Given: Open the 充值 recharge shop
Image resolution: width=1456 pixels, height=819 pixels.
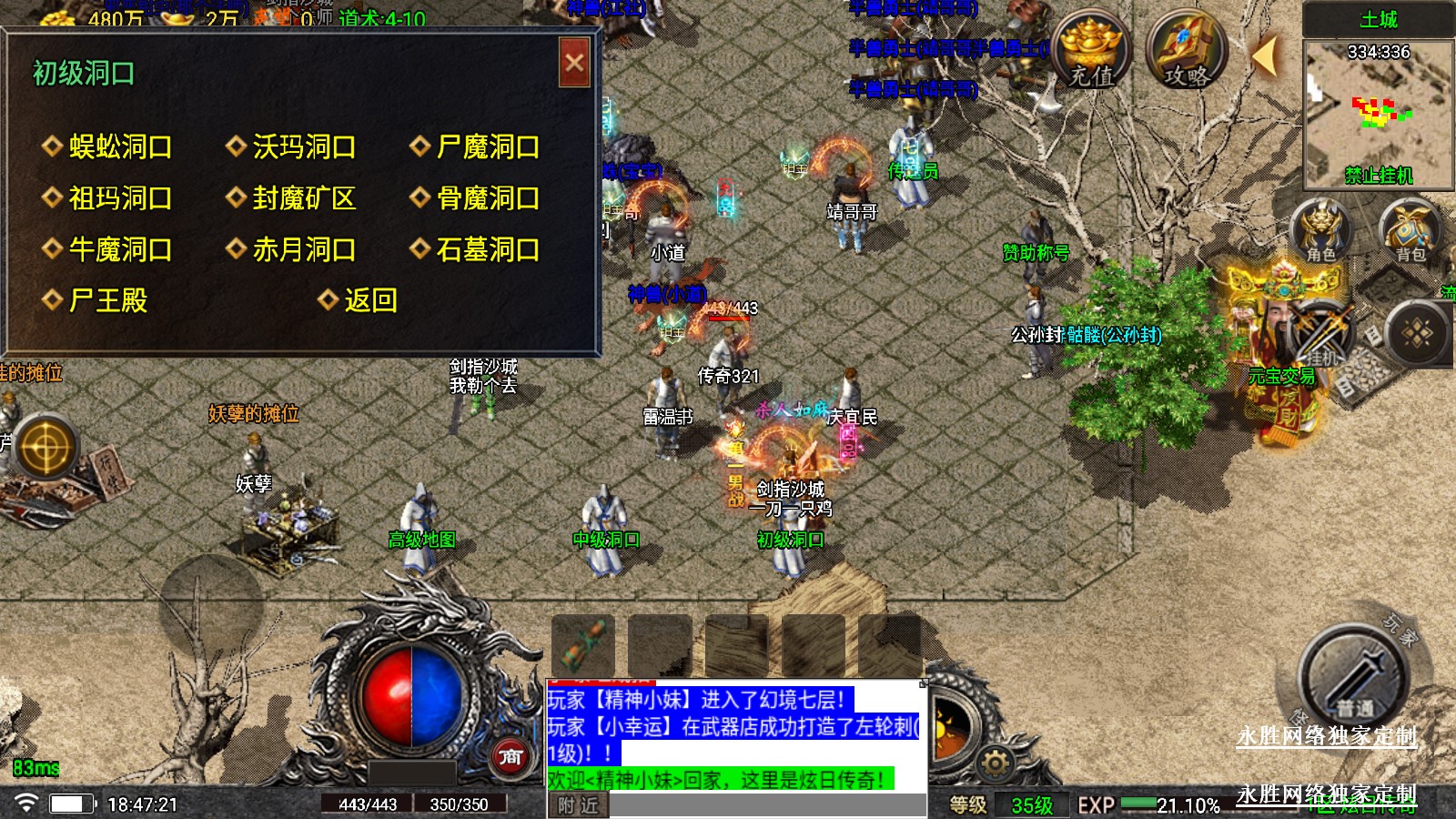Looking at the screenshot, I should click(x=1091, y=51).
